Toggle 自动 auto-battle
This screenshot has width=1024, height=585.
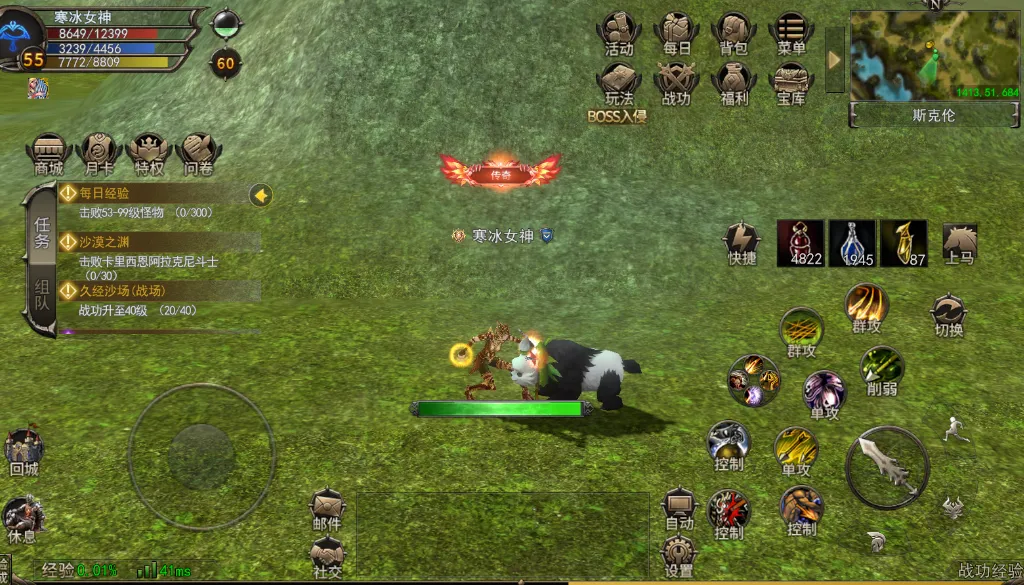tap(679, 508)
